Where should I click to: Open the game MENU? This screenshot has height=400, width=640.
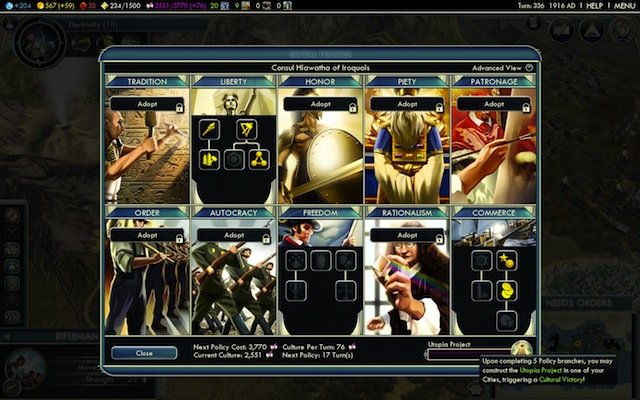(623, 6)
